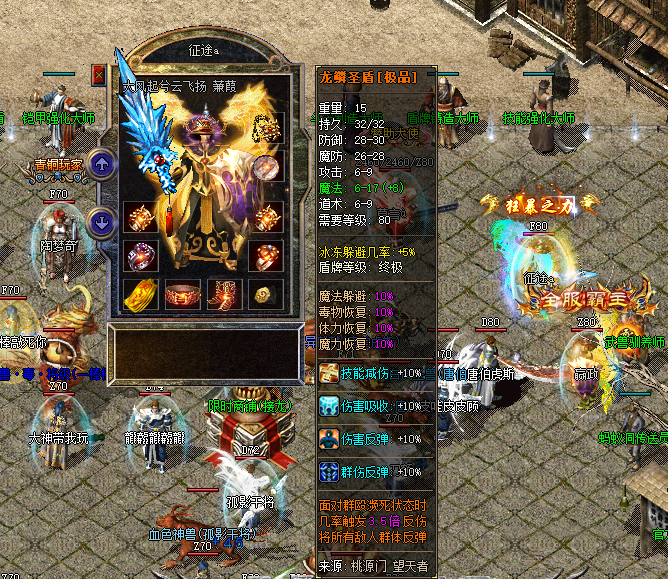Select the yellow talisman slot
Image resolution: width=668 pixels, height=579 pixels.
[138, 295]
